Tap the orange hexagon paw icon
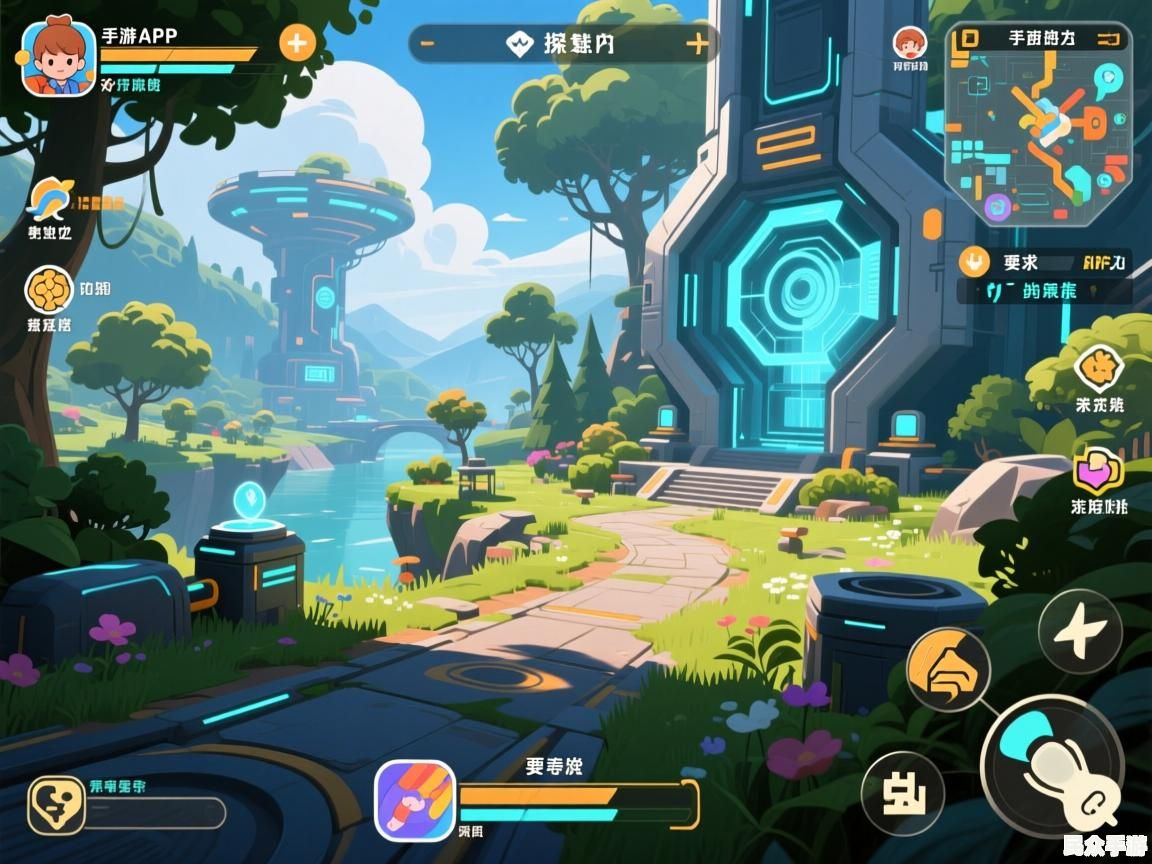Viewport: 1152px width, 864px height. [x=1099, y=369]
